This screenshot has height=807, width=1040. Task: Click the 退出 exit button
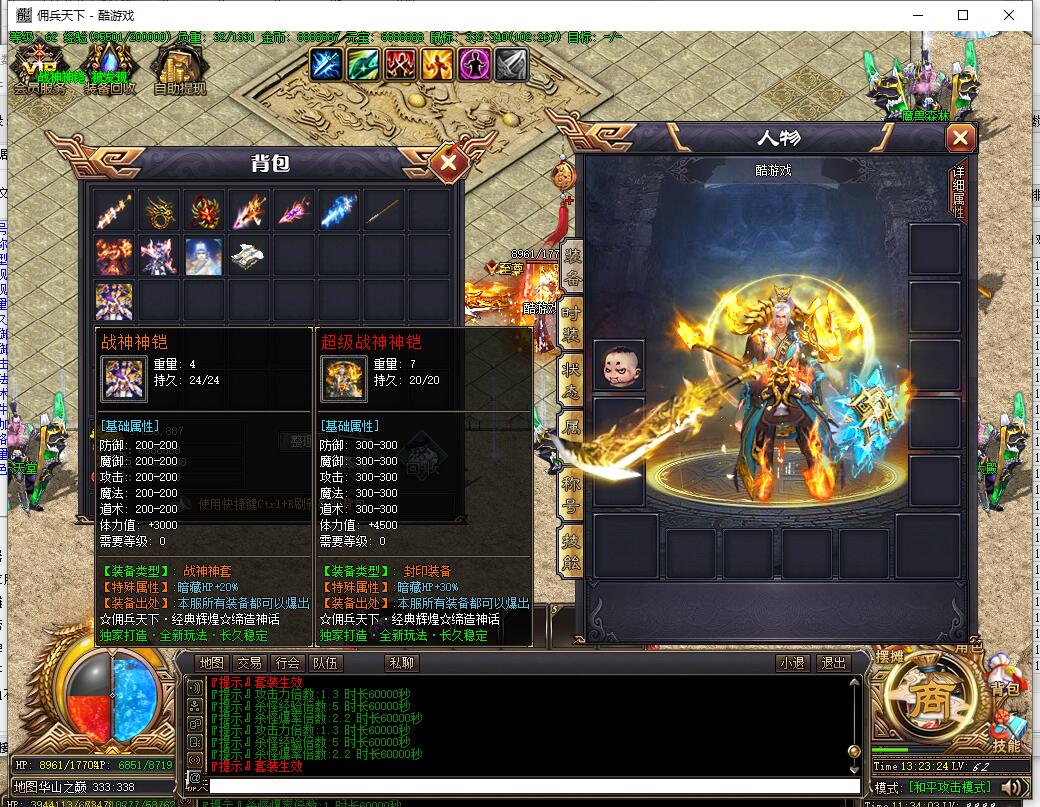[x=832, y=662]
